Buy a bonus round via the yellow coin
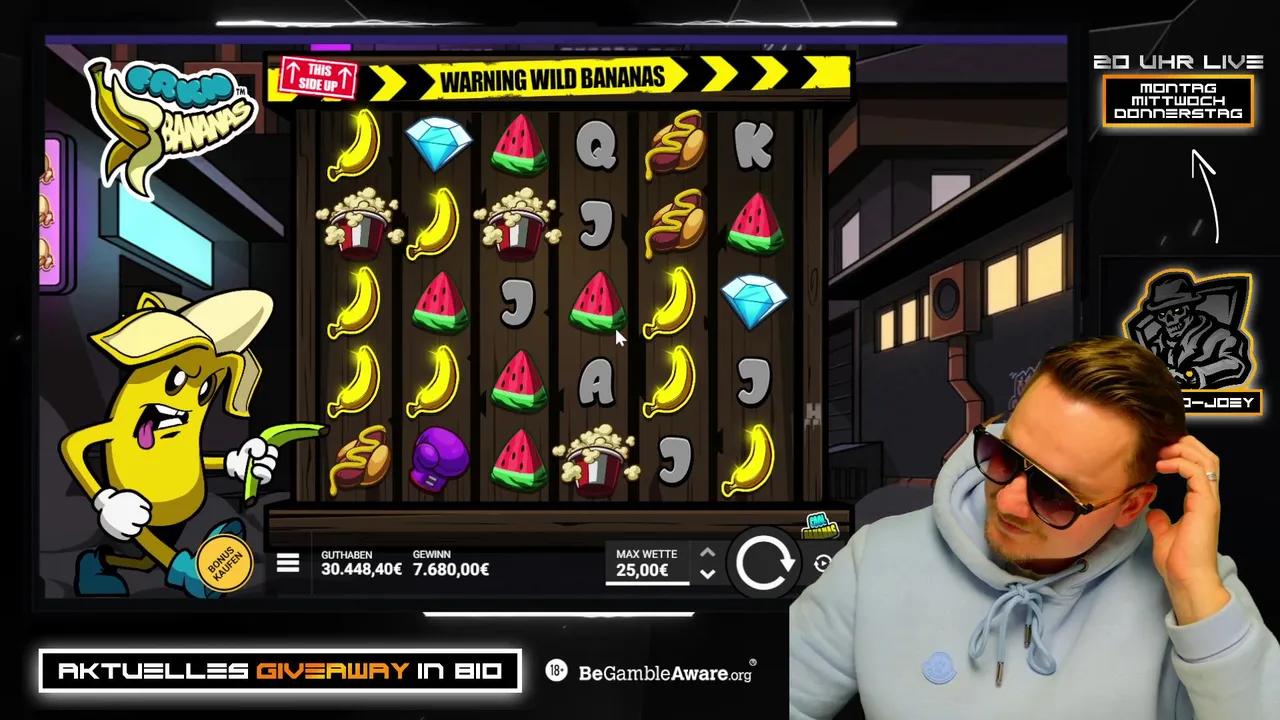1280x720 pixels. click(x=225, y=560)
